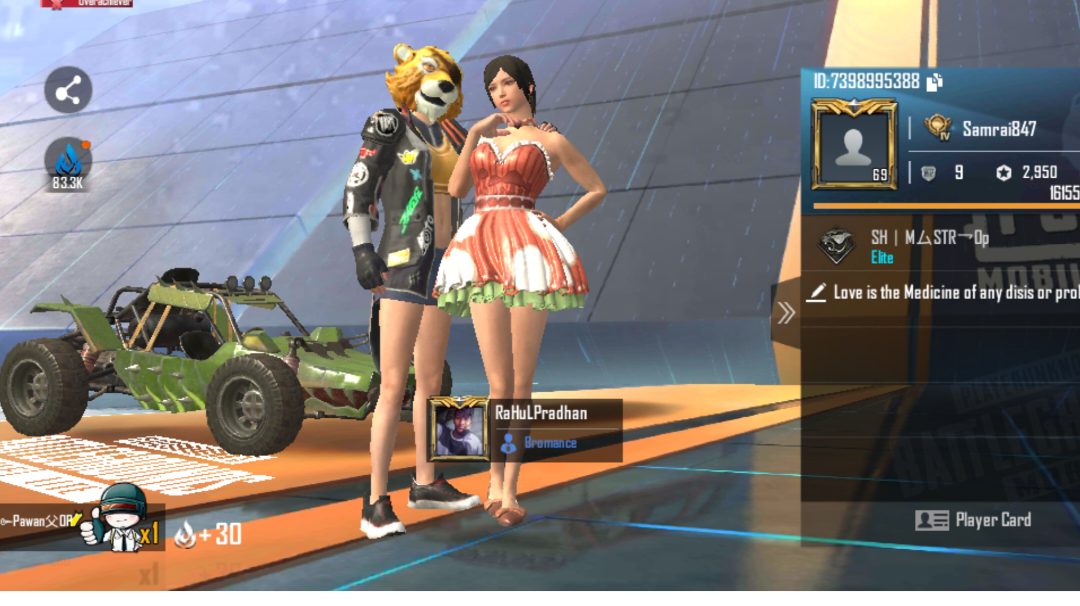The image size is (1080, 606).
Task: Edit the profile signature with pencil icon
Action: point(817,293)
